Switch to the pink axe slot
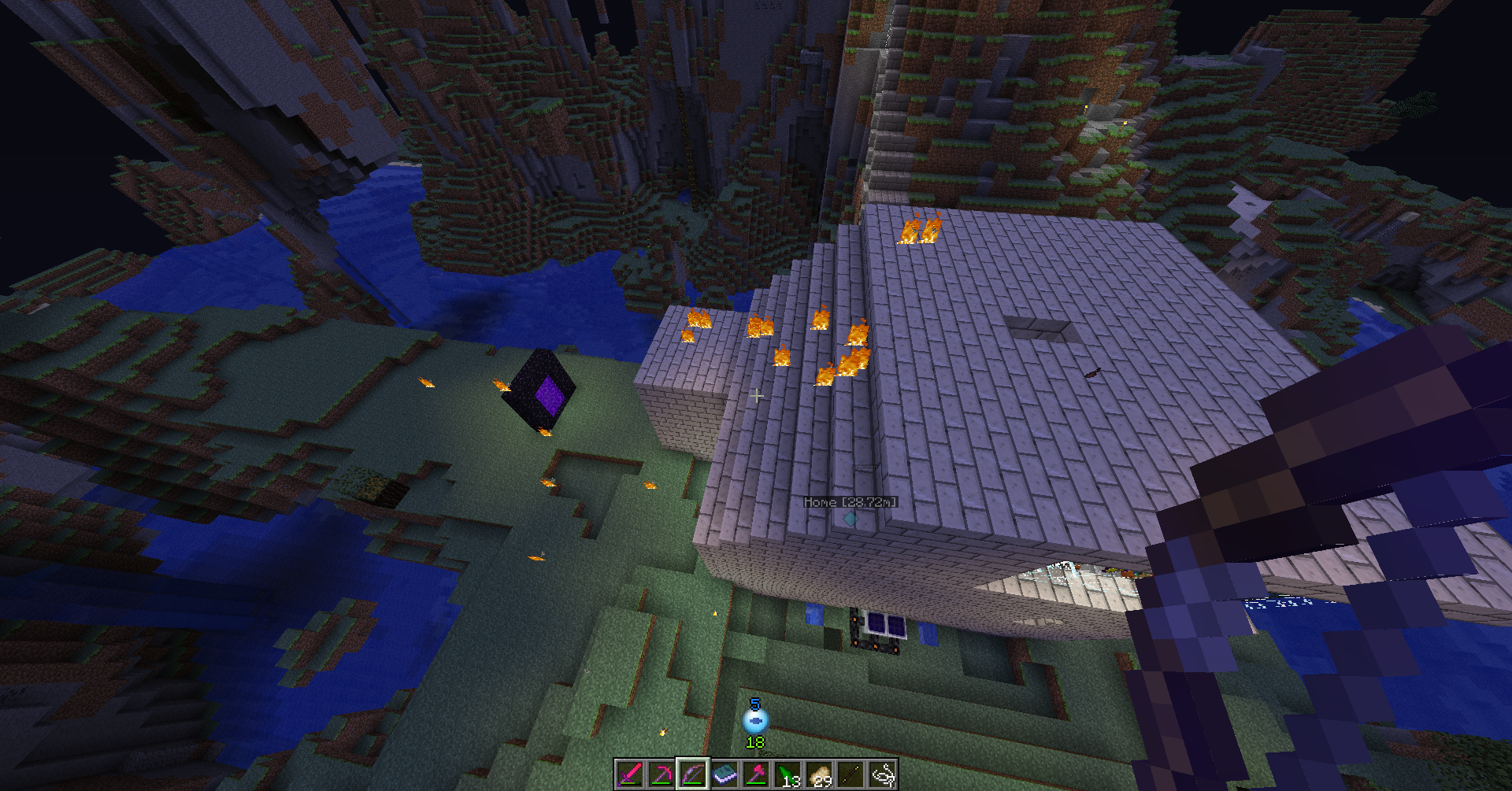1512x791 pixels. coord(756,774)
